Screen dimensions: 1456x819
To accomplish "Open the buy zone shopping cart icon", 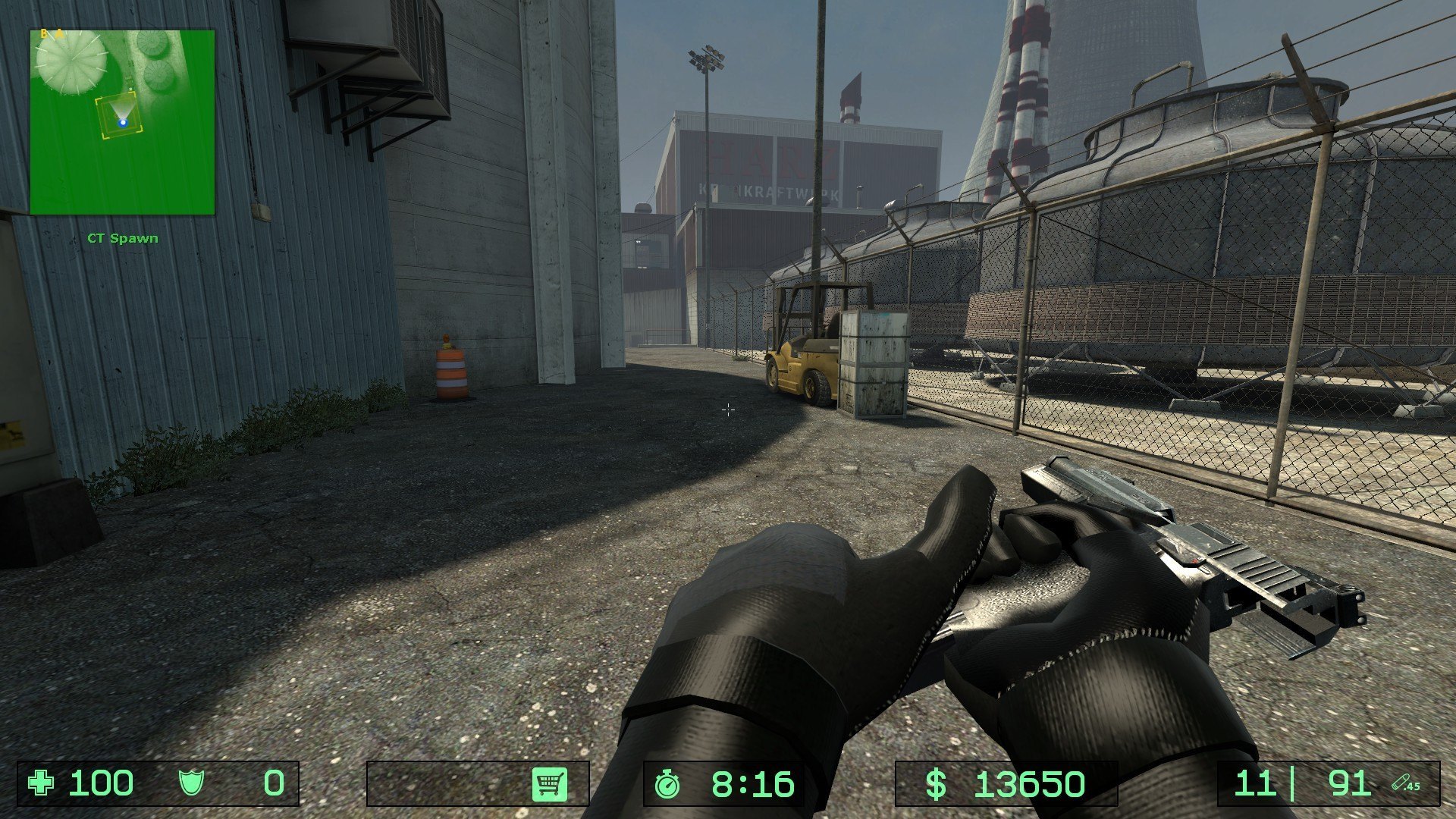I will [x=550, y=783].
